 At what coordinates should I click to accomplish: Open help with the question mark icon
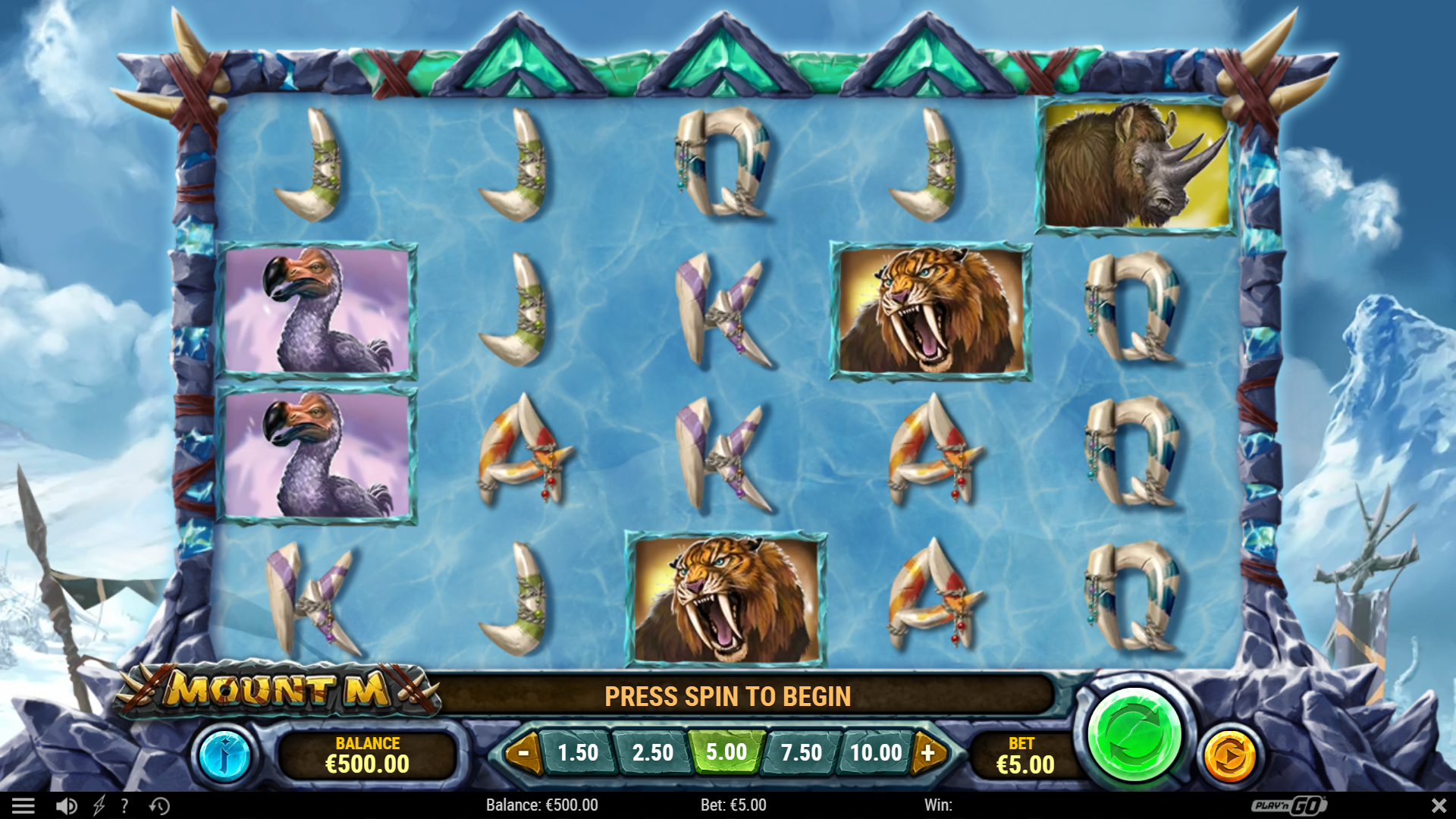[x=124, y=805]
